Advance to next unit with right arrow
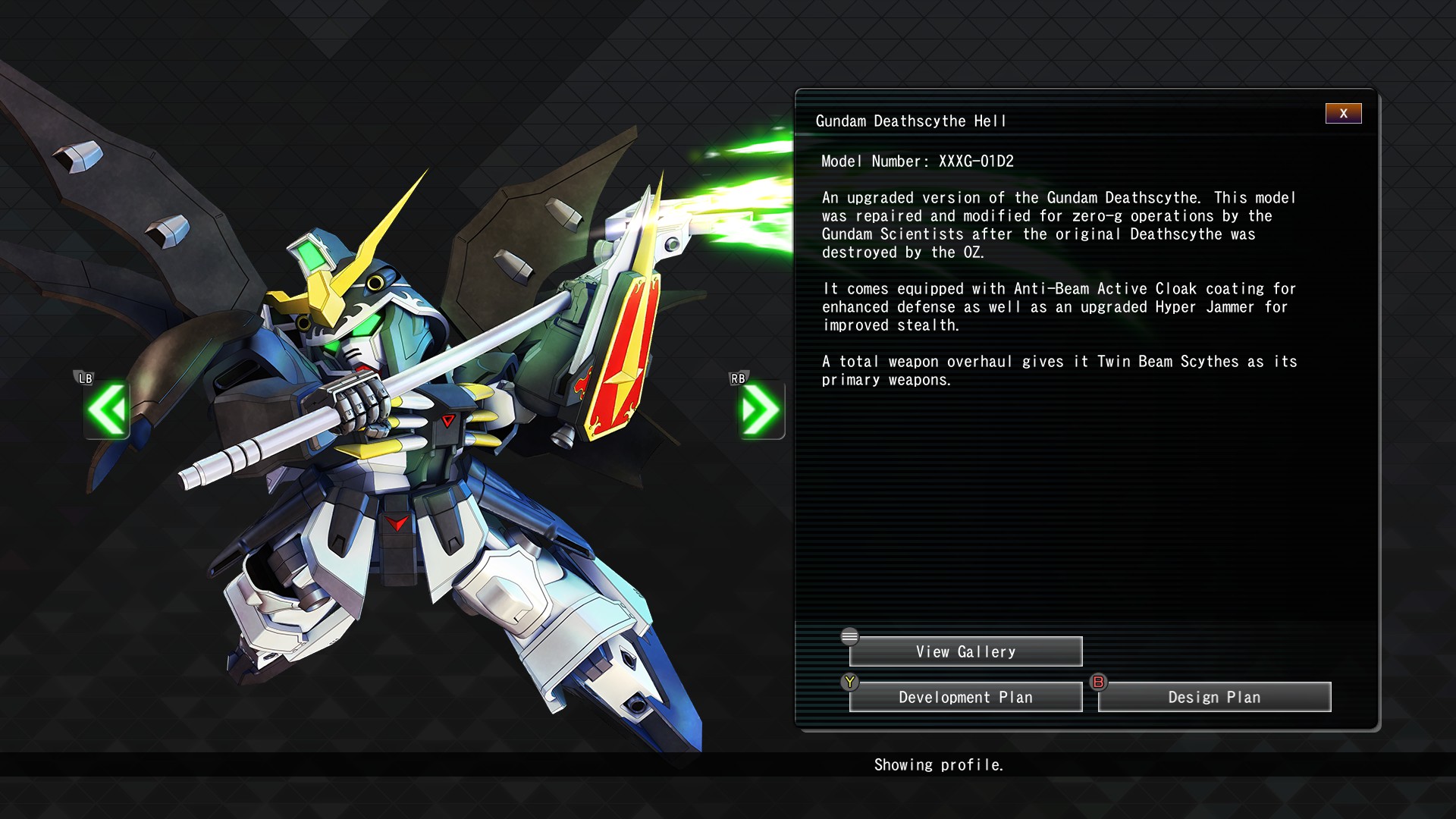The image size is (1456, 819). point(761,409)
